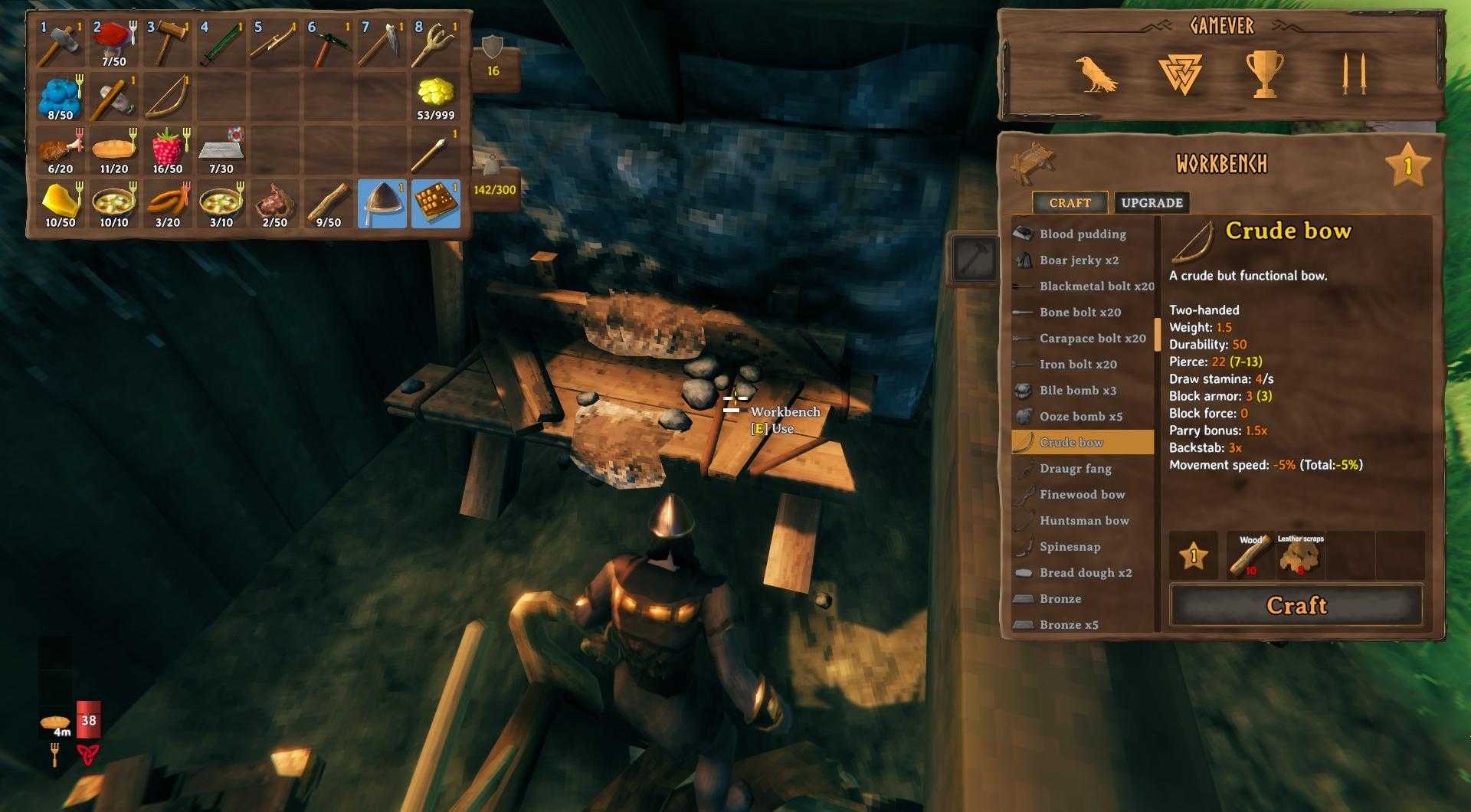Pick the bread stack in inventory
The height and width of the screenshot is (812, 1471).
tap(114, 150)
